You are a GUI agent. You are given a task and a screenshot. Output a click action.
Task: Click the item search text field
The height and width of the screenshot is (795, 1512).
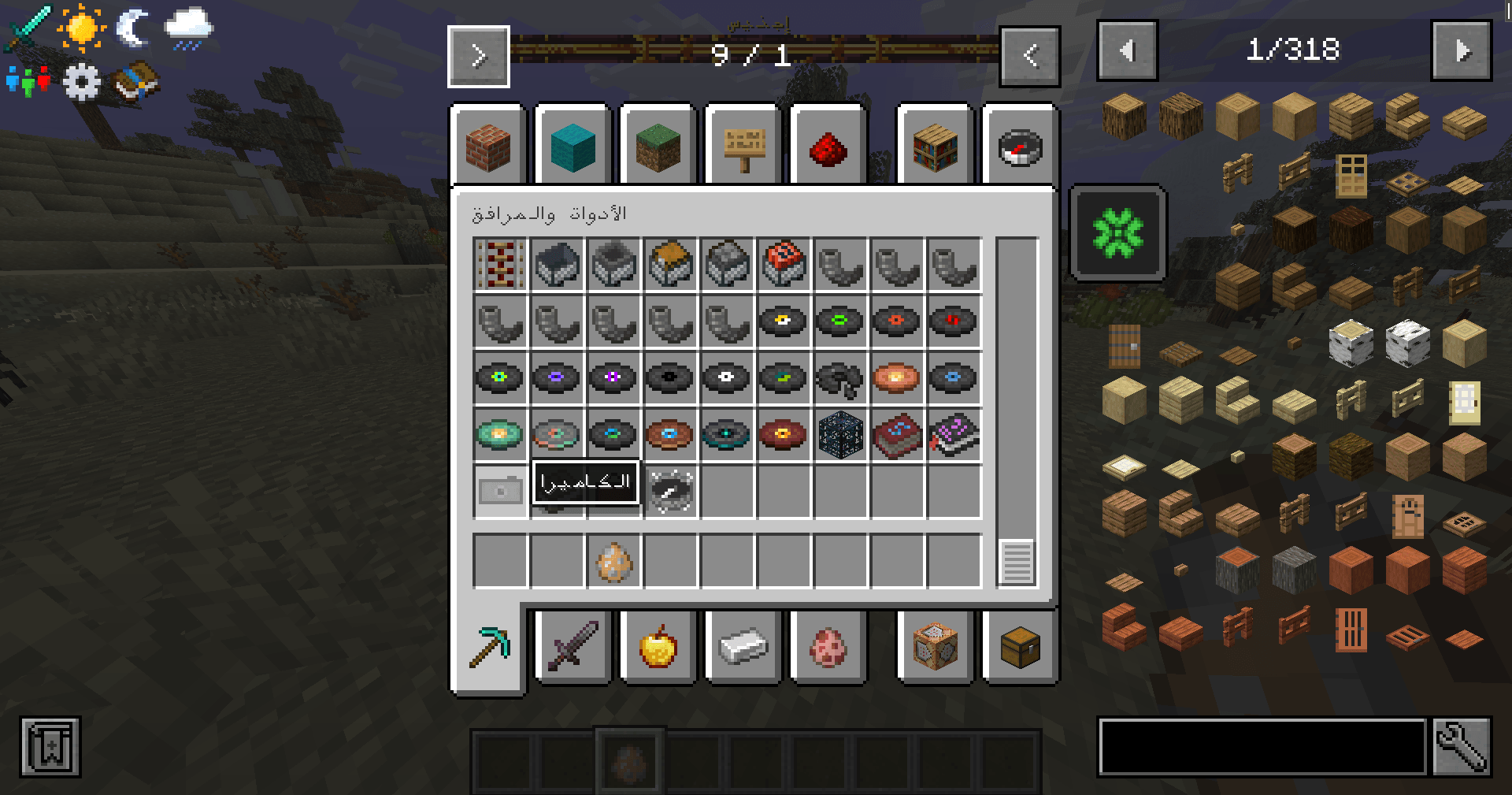[1262, 746]
